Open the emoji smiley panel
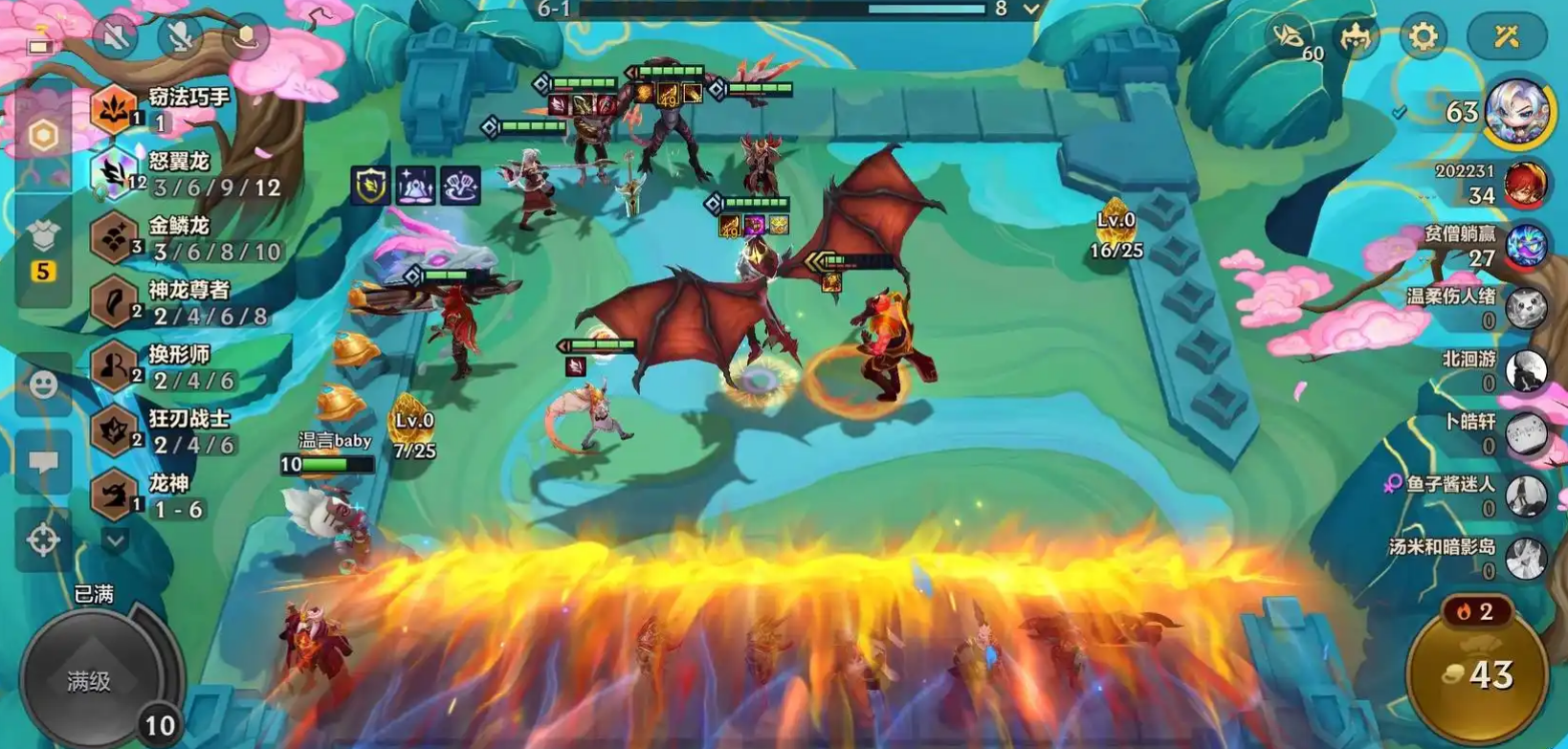Viewport: 1568px width, 749px height. click(43, 385)
